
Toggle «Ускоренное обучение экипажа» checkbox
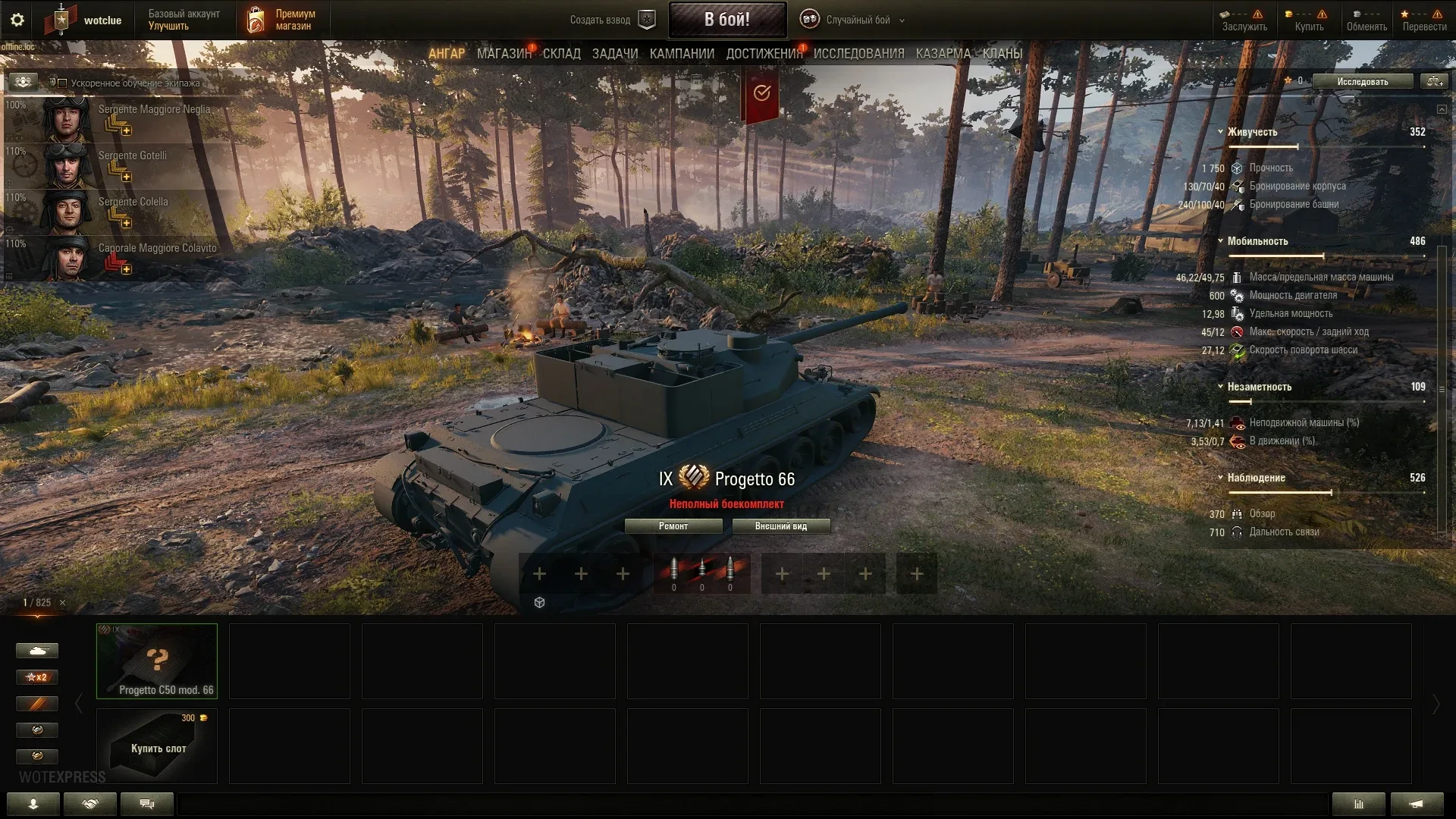coord(63,83)
